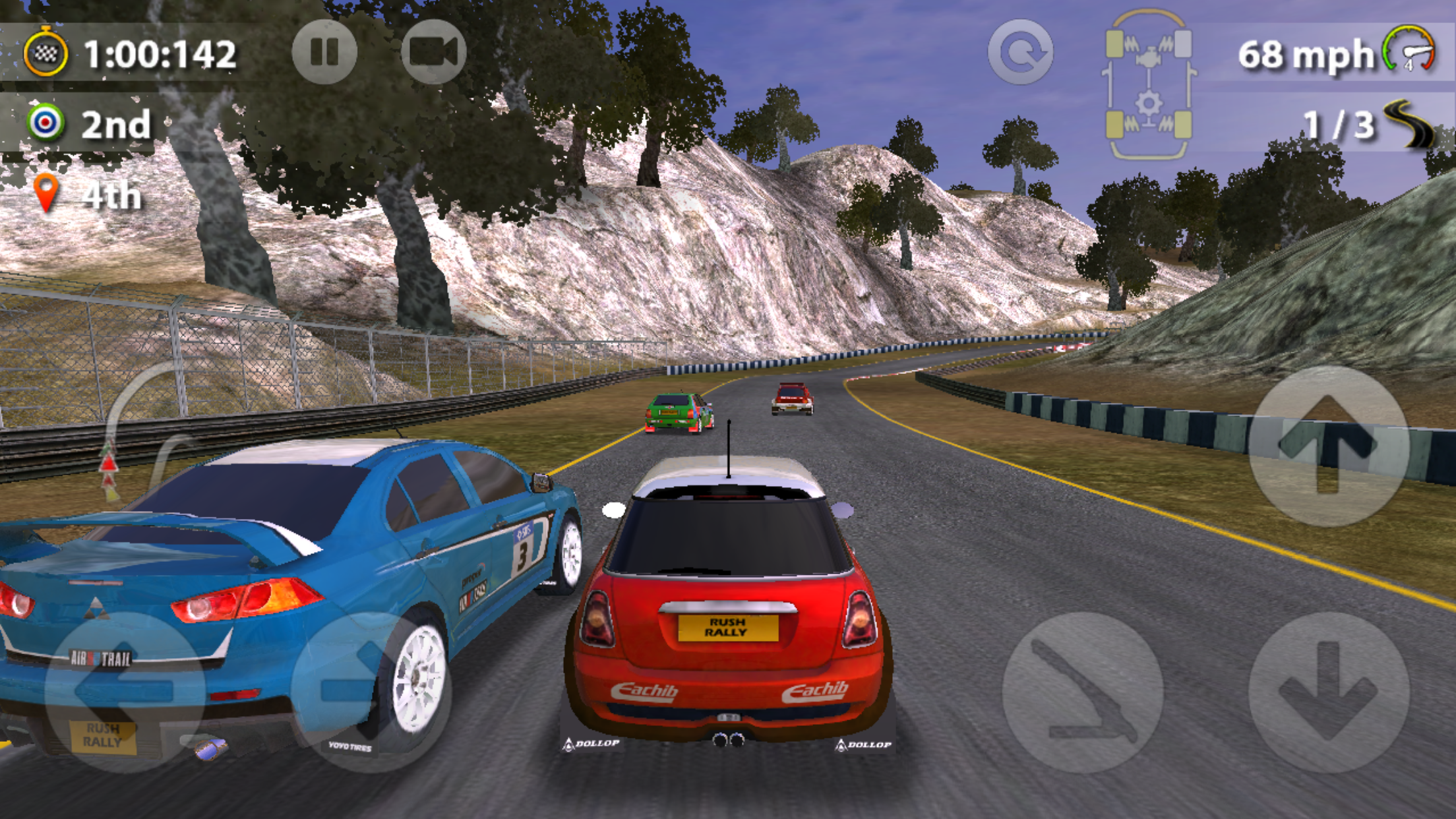The image size is (1456, 819).
Task: Pause the race
Action: click(x=324, y=52)
